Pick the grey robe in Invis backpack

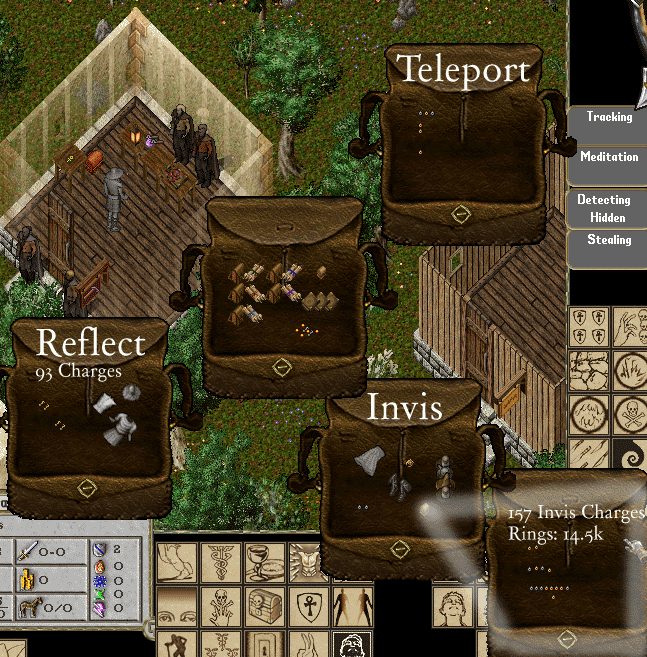pyautogui.click(x=370, y=460)
